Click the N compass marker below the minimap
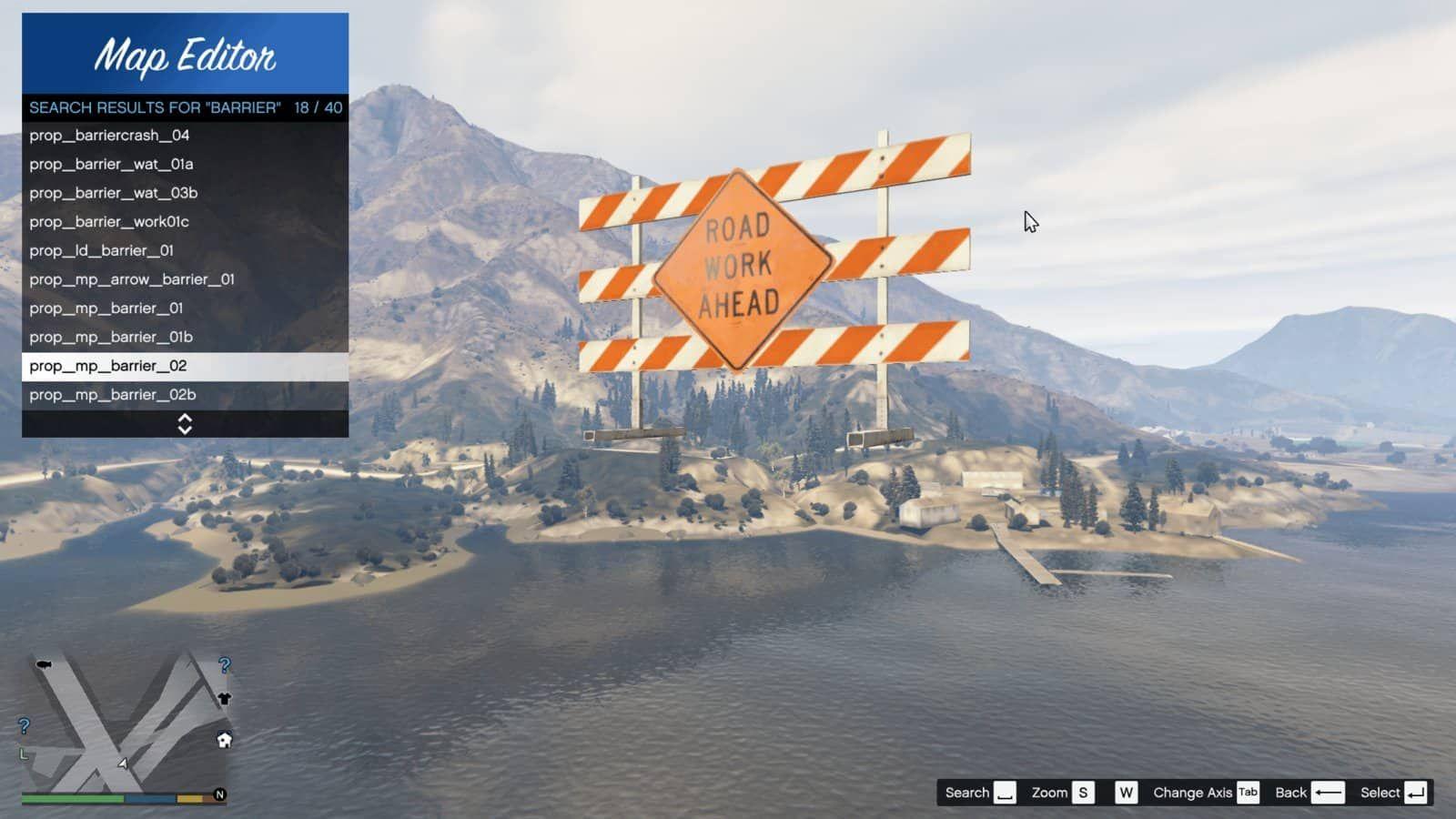The height and width of the screenshot is (819, 1456). [220, 794]
